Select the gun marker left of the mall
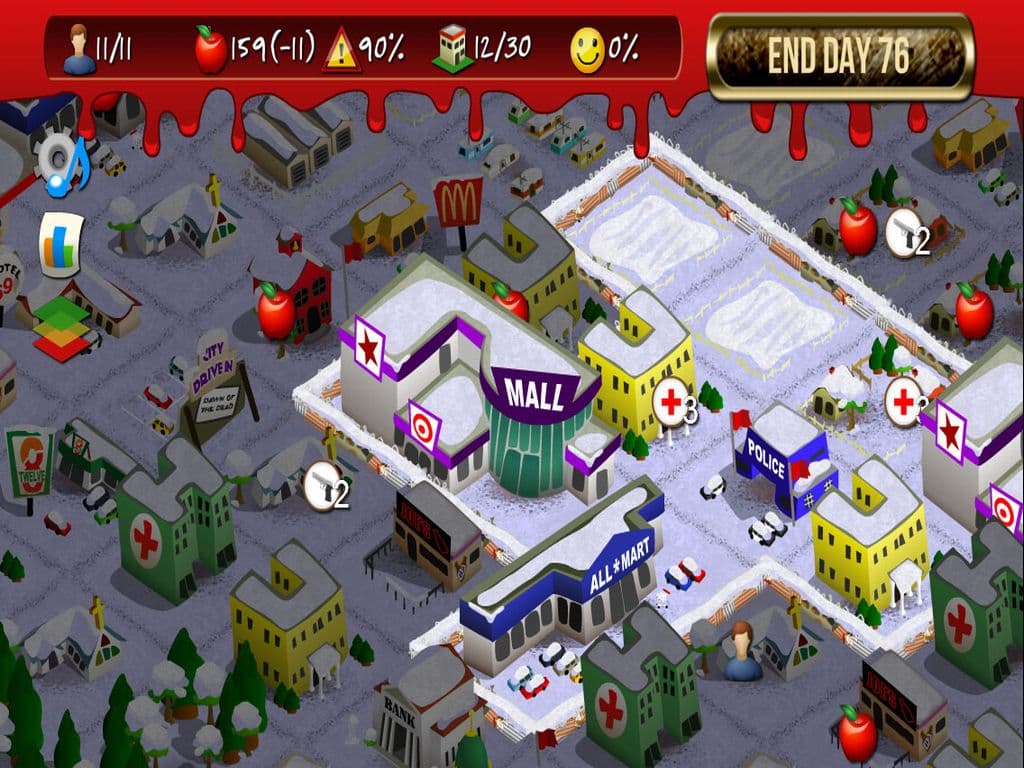Image resolution: width=1024 pixels, height=768 pixels. point(322,484)
